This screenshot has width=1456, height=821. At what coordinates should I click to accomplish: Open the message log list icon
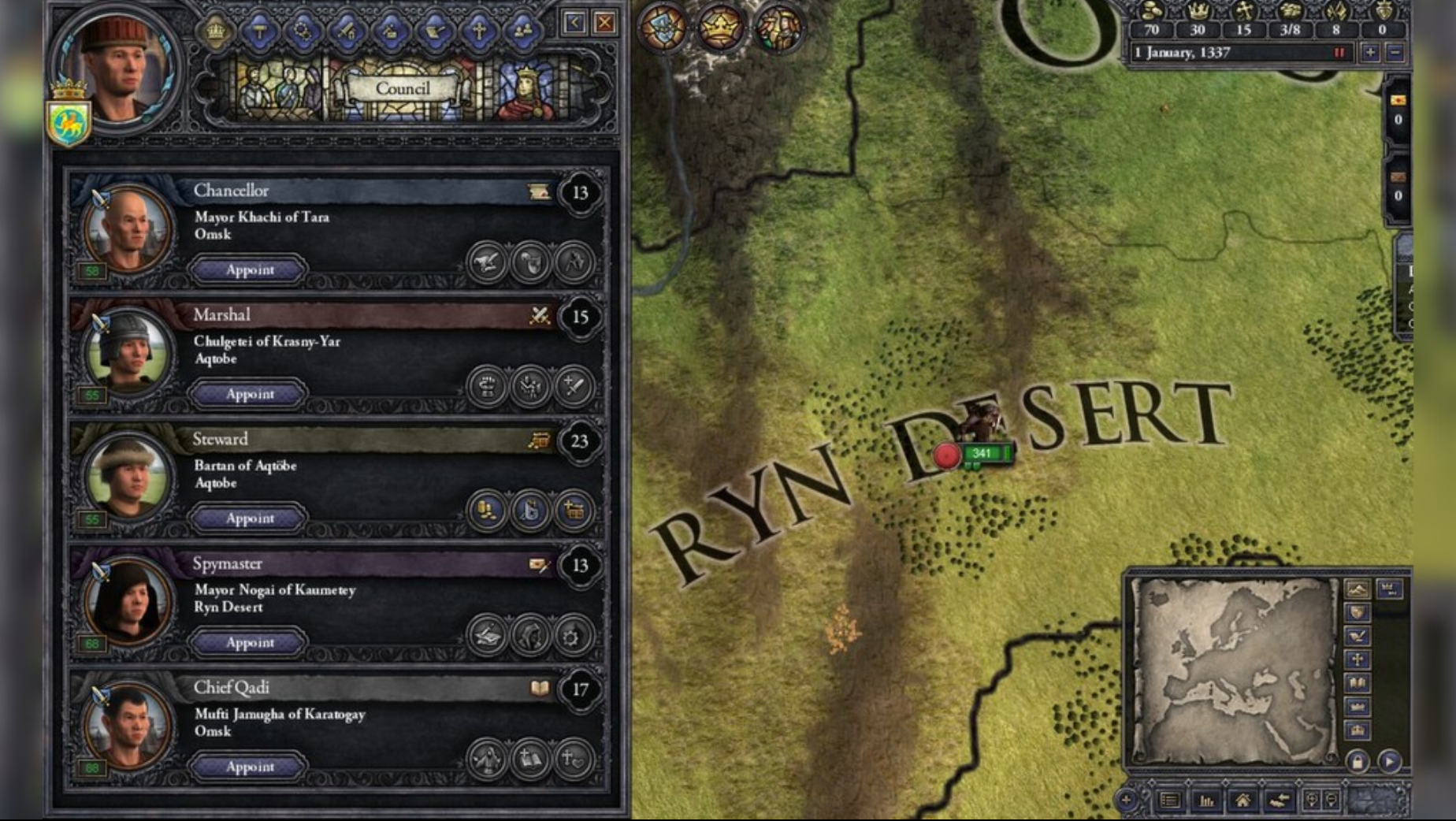(1169, 801)
